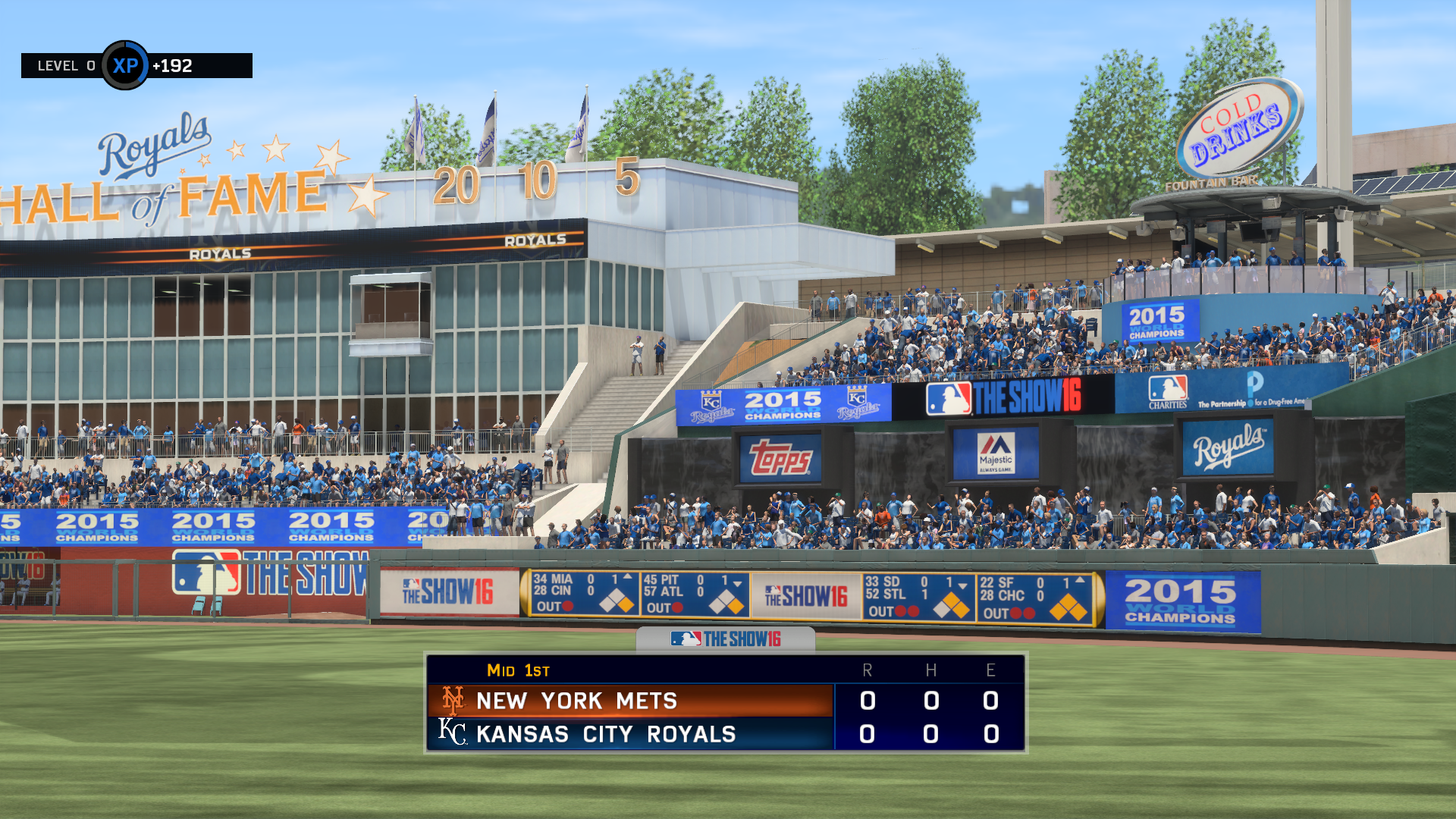Collapse the PIT vs ATL score with the down arrow

coord(736,585)
